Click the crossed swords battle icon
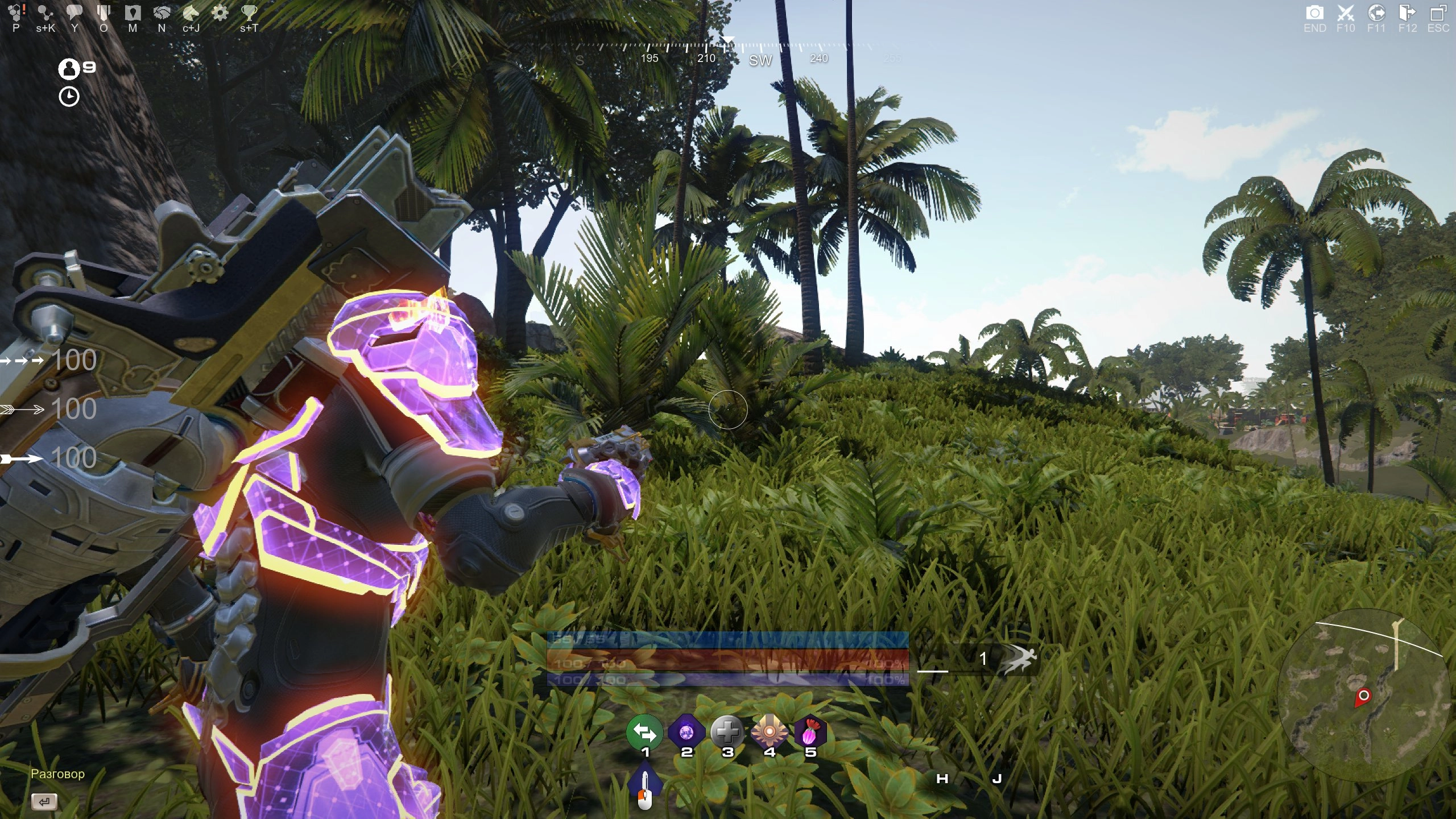 pos(1346,13)
